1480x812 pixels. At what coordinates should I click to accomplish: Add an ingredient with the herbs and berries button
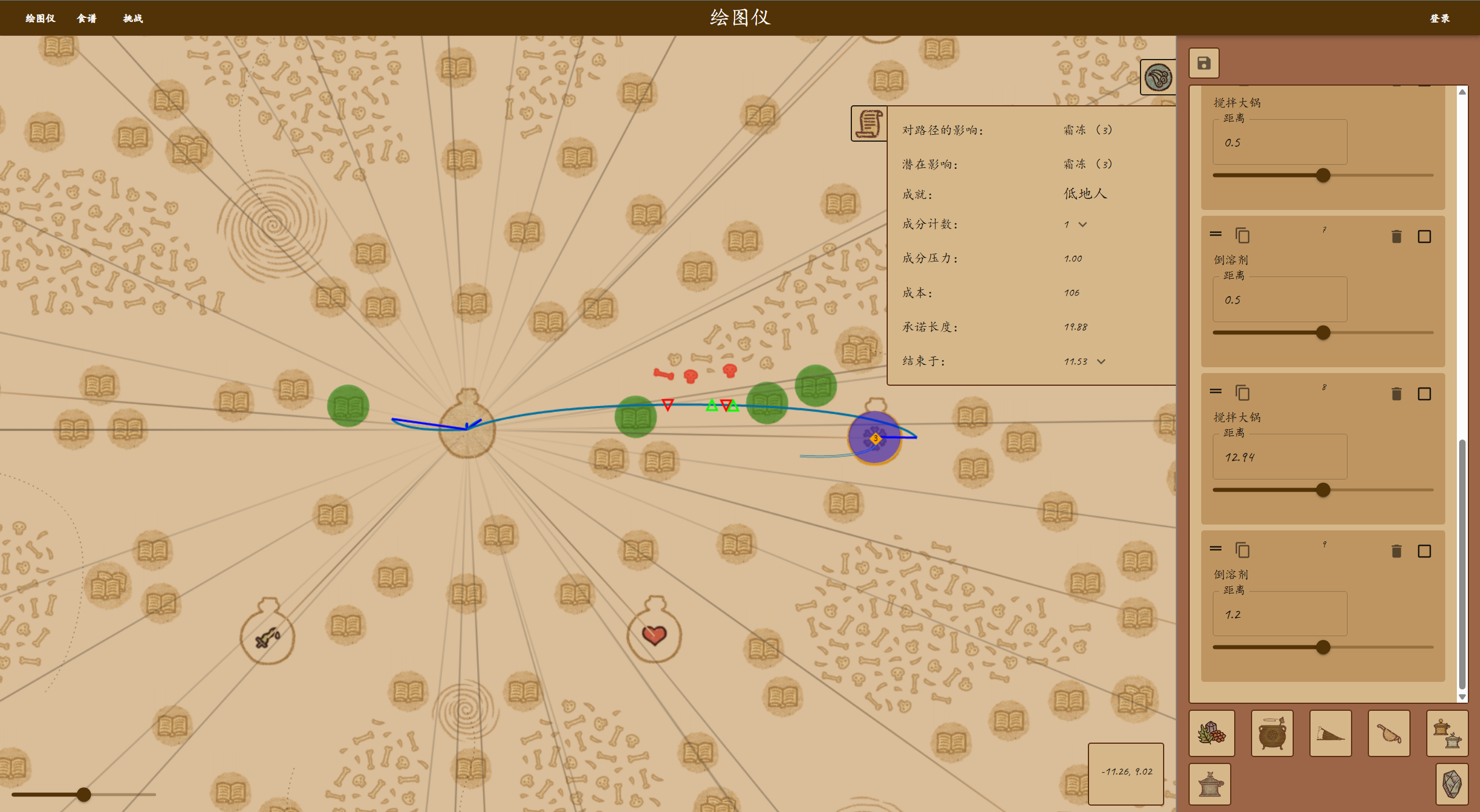[x=1212, y=733]
